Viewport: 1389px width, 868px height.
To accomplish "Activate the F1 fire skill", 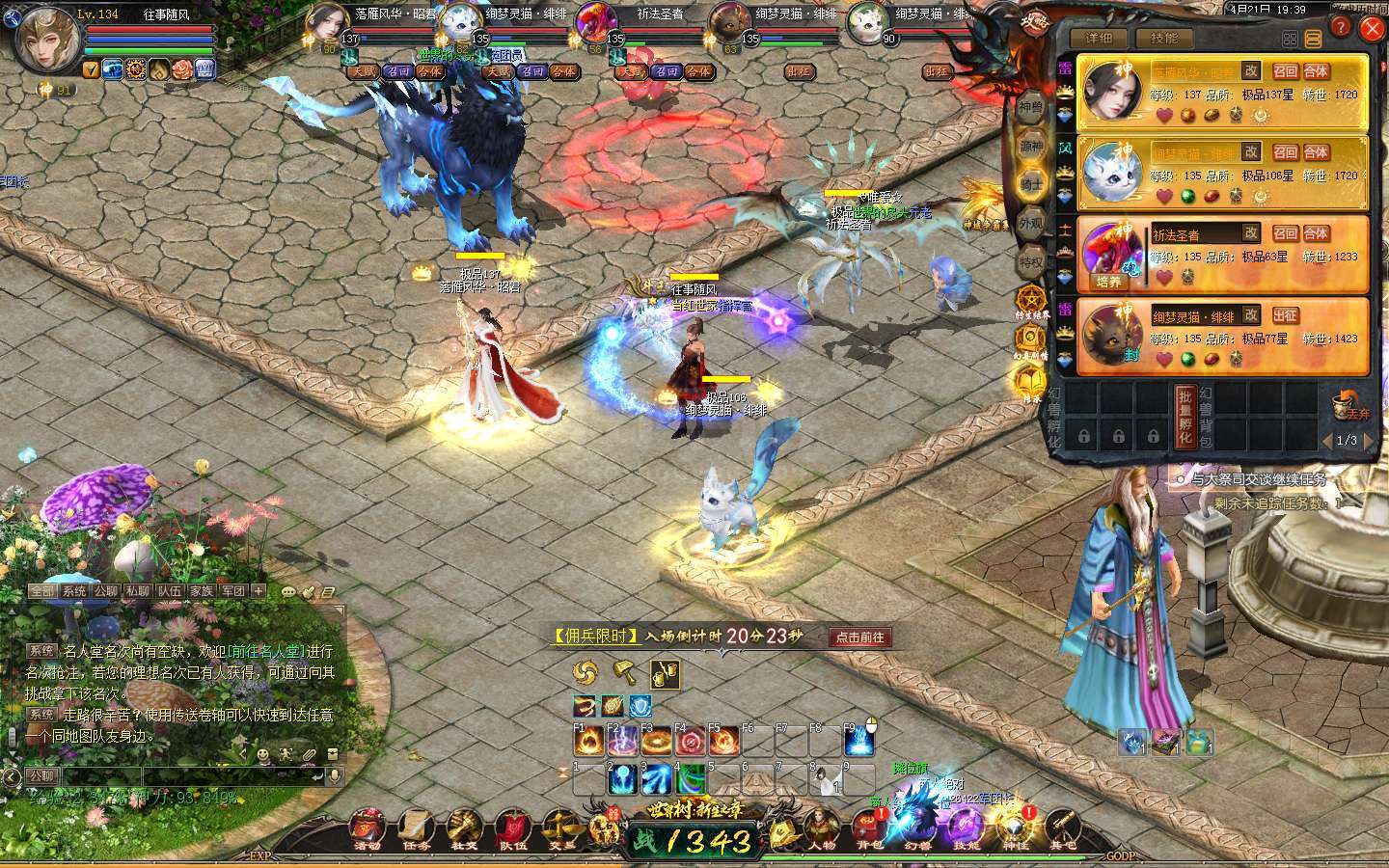I will 588,741.
